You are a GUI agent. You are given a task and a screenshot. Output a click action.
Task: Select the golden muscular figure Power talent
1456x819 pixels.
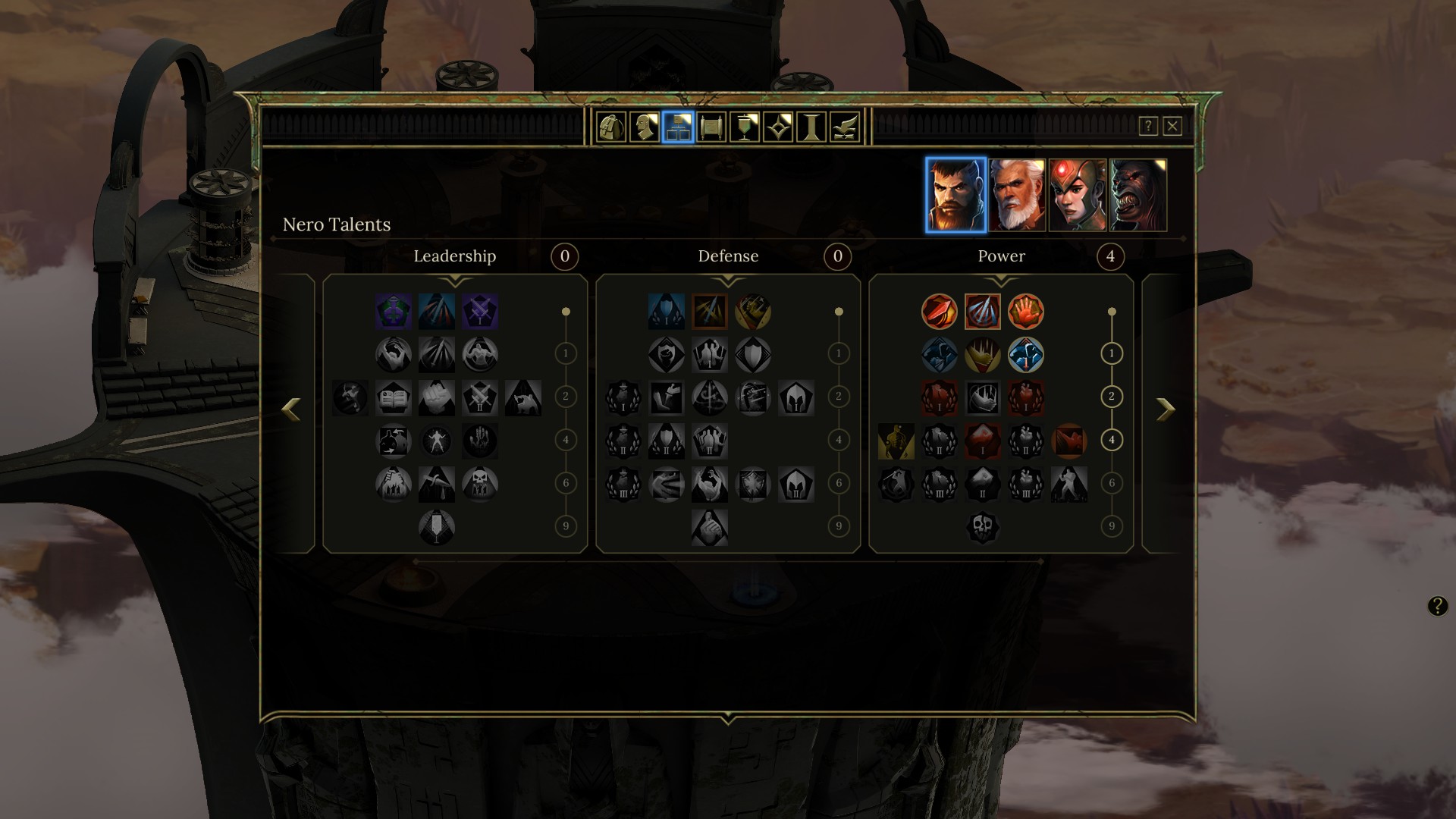pyautogui.click(x=896, y=441)
